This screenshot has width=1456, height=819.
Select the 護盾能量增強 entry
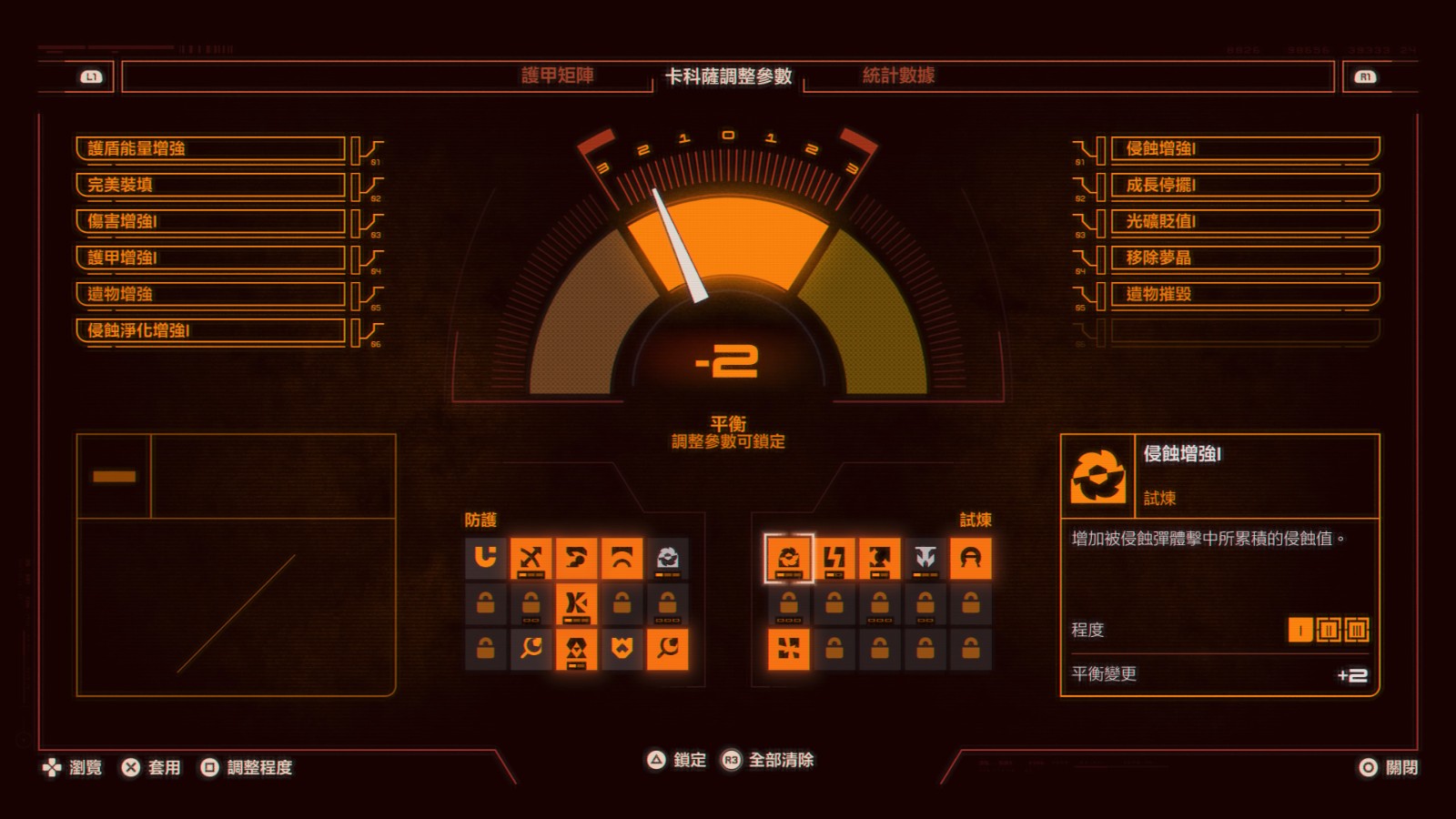pyautogui.click(x=210, y=148)
